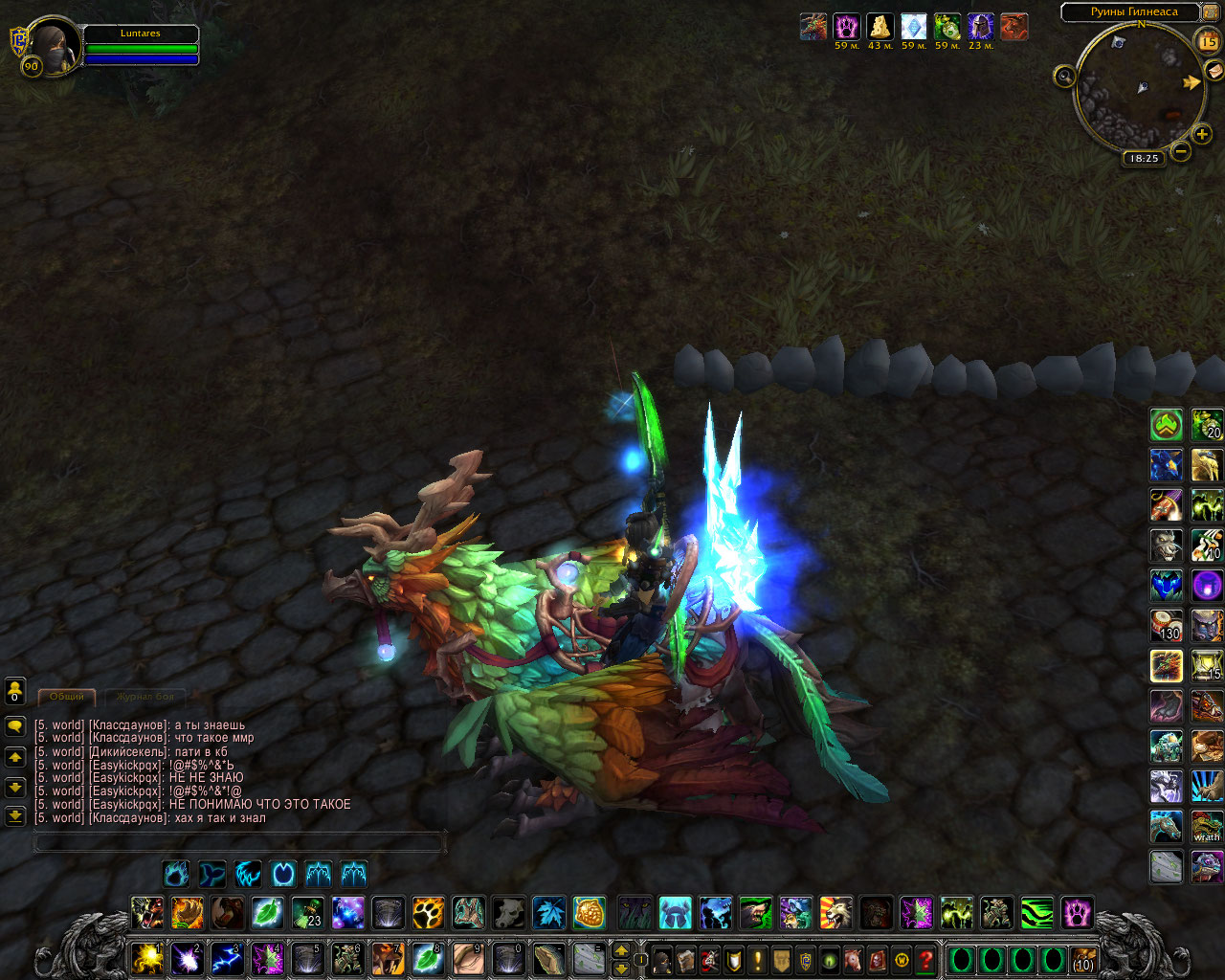The height and width of the screenshot is (980, 1225).
Task: Switch to the Общий chat tab
Action: tap(67, 697)
